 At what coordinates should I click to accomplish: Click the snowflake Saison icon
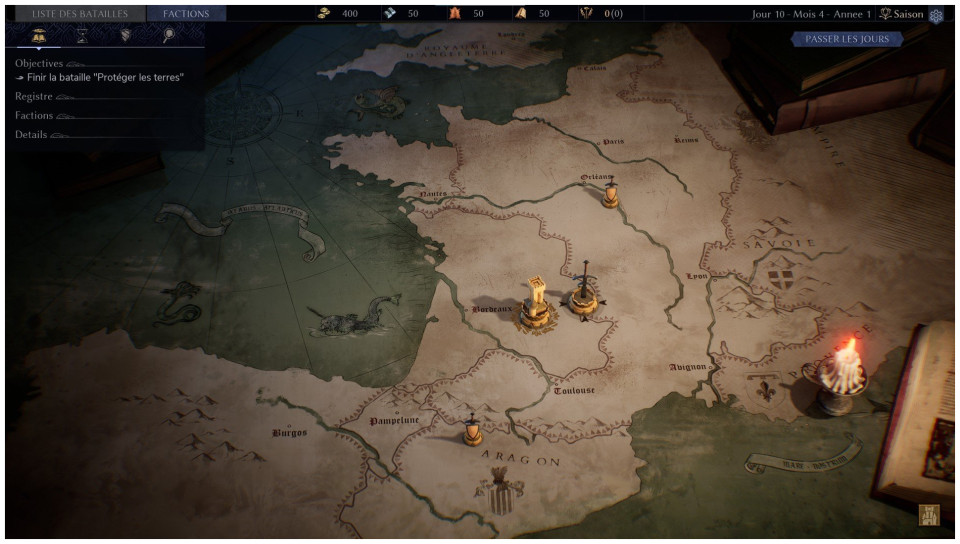(936, 15)
